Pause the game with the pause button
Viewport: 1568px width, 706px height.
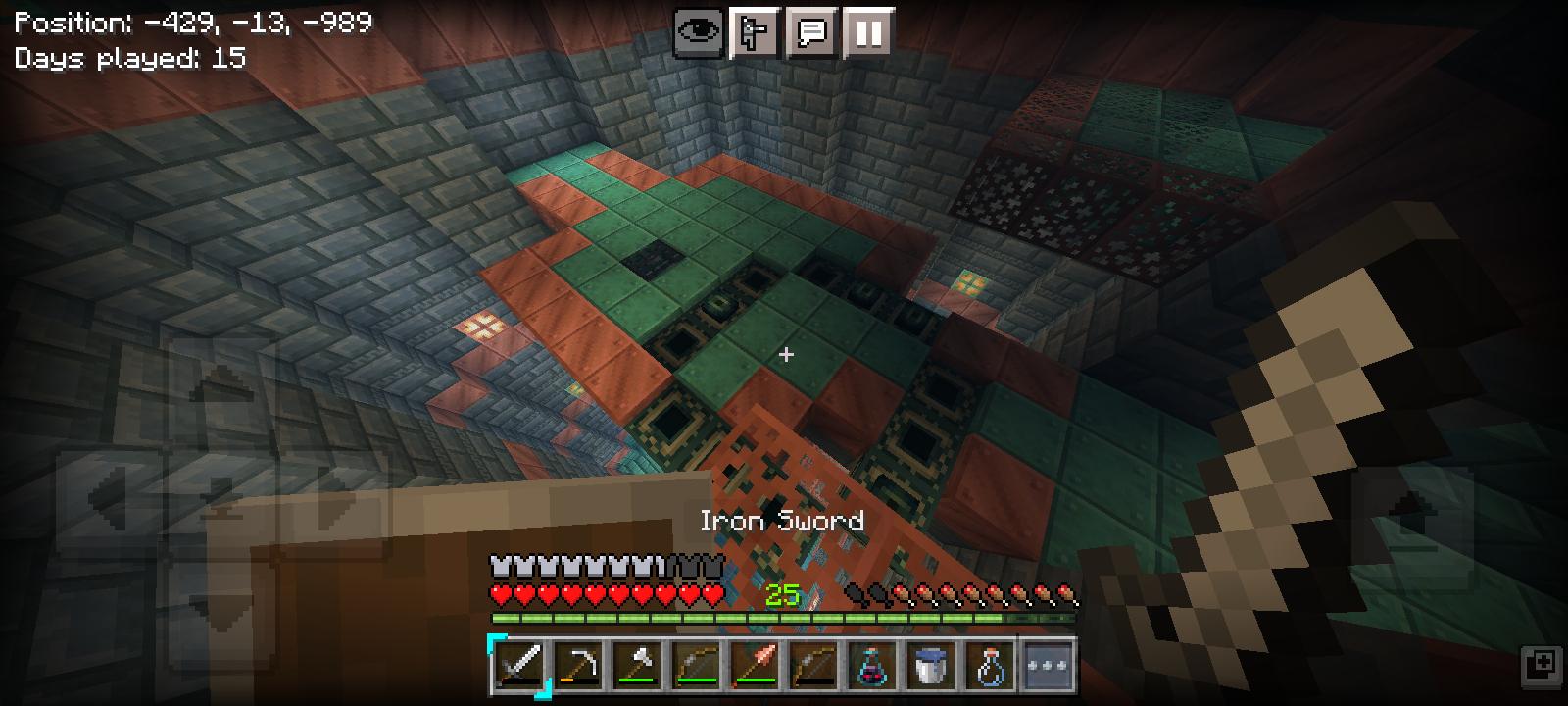pyautogui.click(x=867, y=34)
